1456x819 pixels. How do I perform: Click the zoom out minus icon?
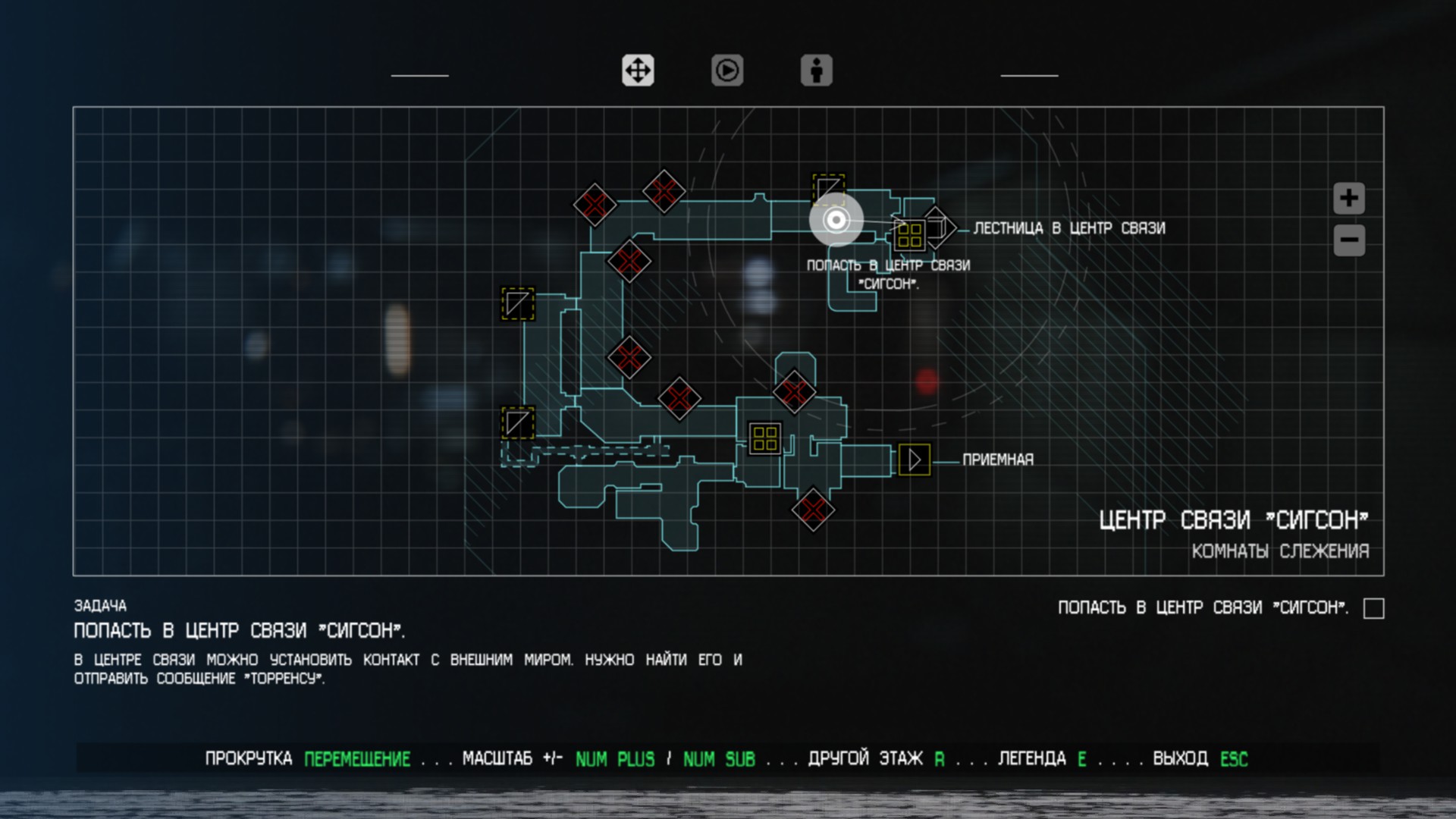(1348, 240)
